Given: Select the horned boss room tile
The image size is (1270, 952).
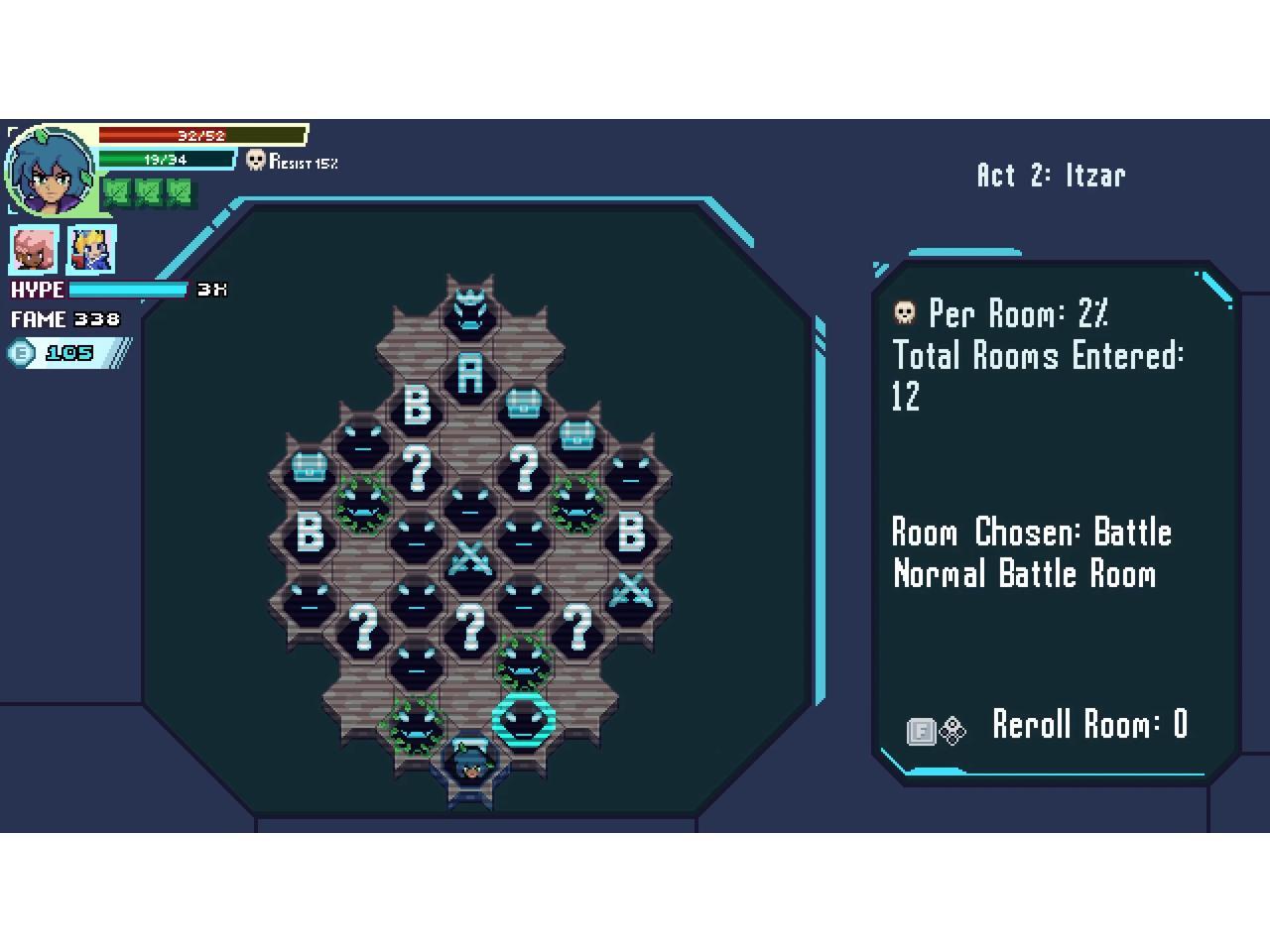Looking at the screenshot, I should (x=469, y=310).
